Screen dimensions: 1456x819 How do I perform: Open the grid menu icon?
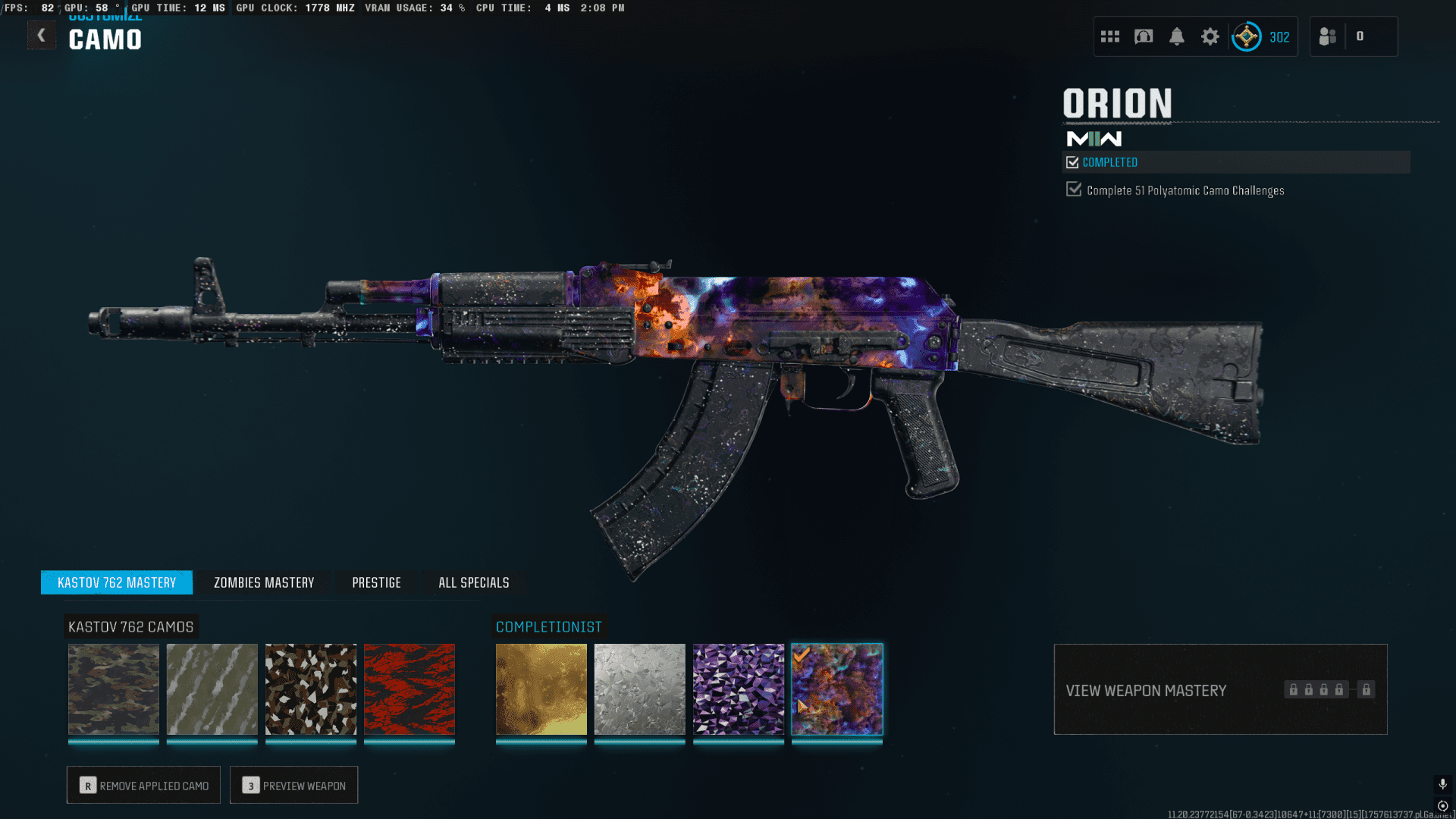point(1110,36)
